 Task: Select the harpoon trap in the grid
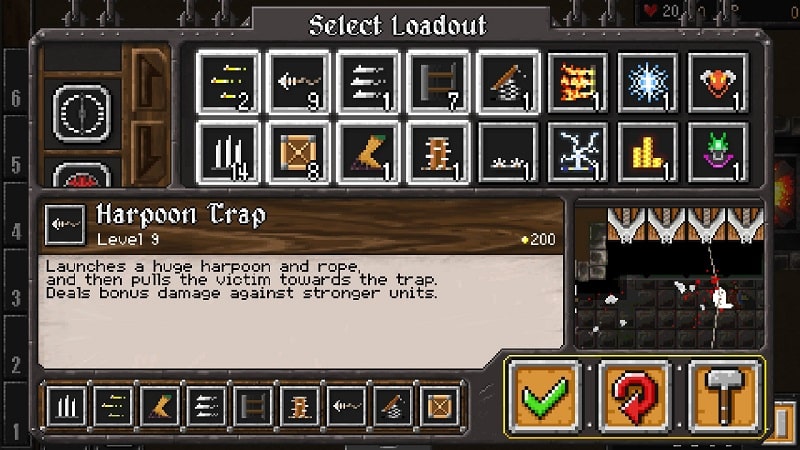[x=299, y=83]
